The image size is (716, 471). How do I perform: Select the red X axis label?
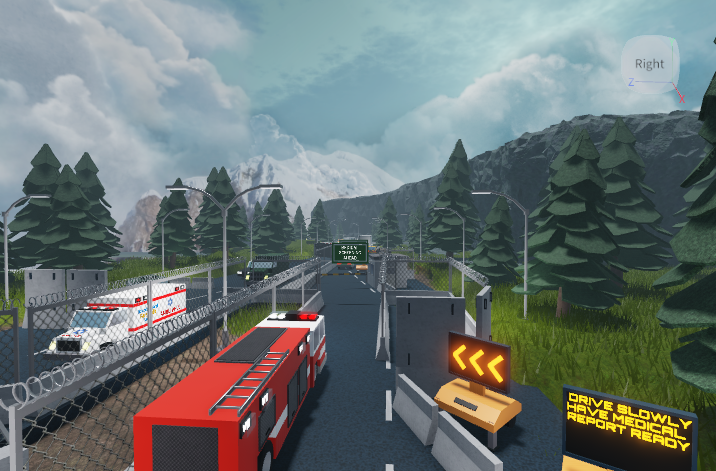pos(682,99)
